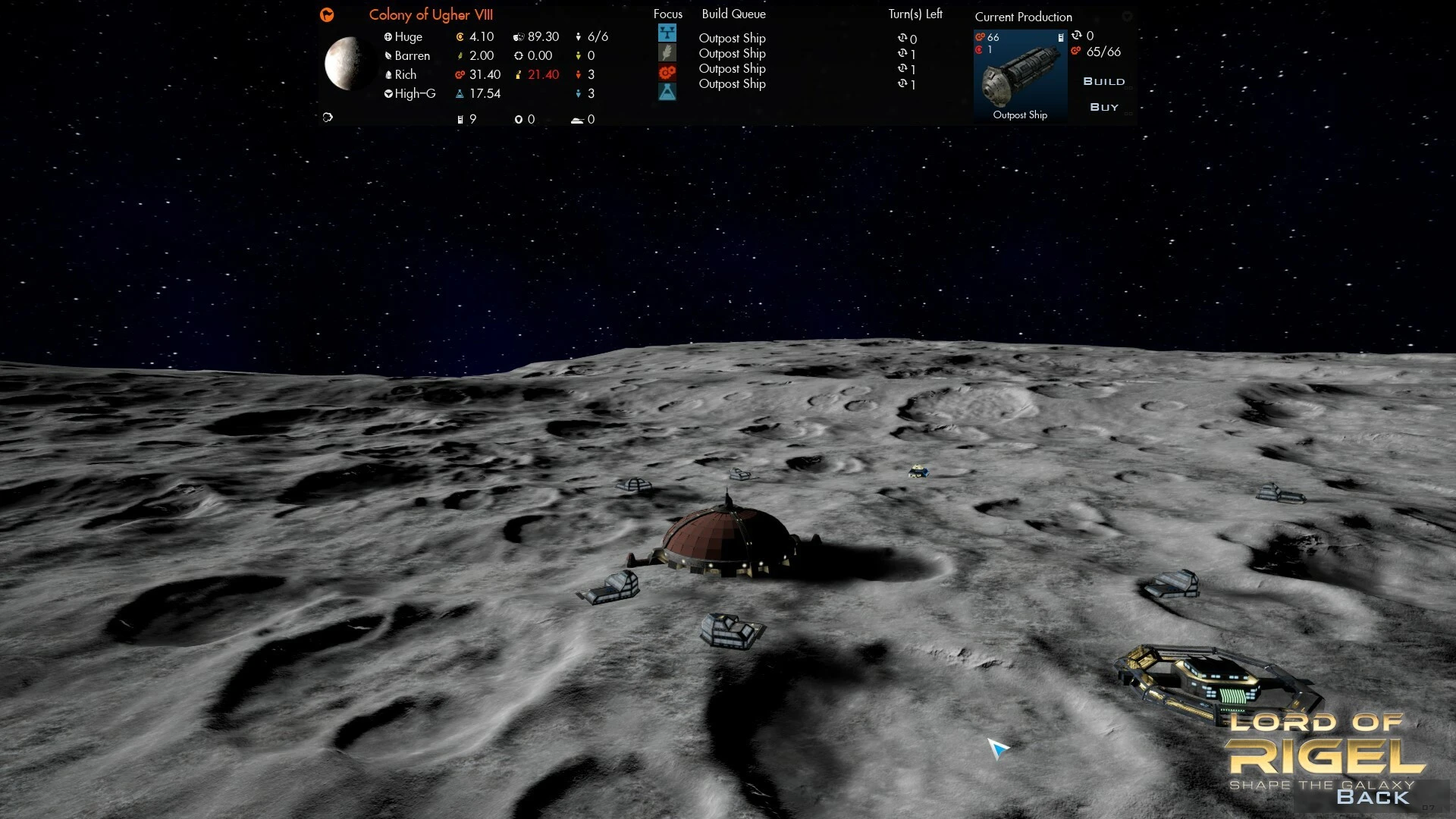Select the planet portrait of Ugher VIII
Viewport: 1456px width, 819px height.
348,64
